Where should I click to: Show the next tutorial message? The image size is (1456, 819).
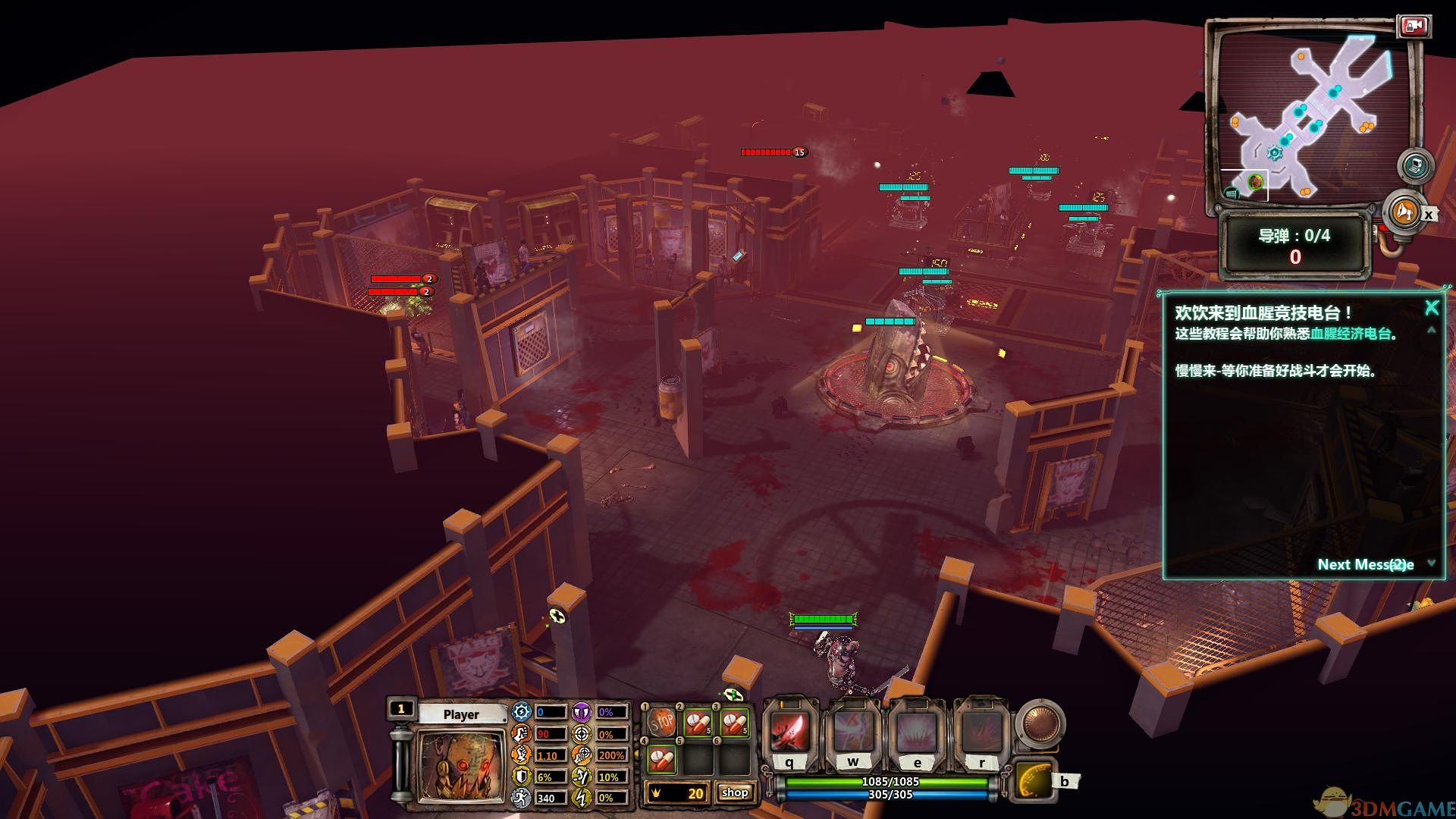tap(1365, 564)
